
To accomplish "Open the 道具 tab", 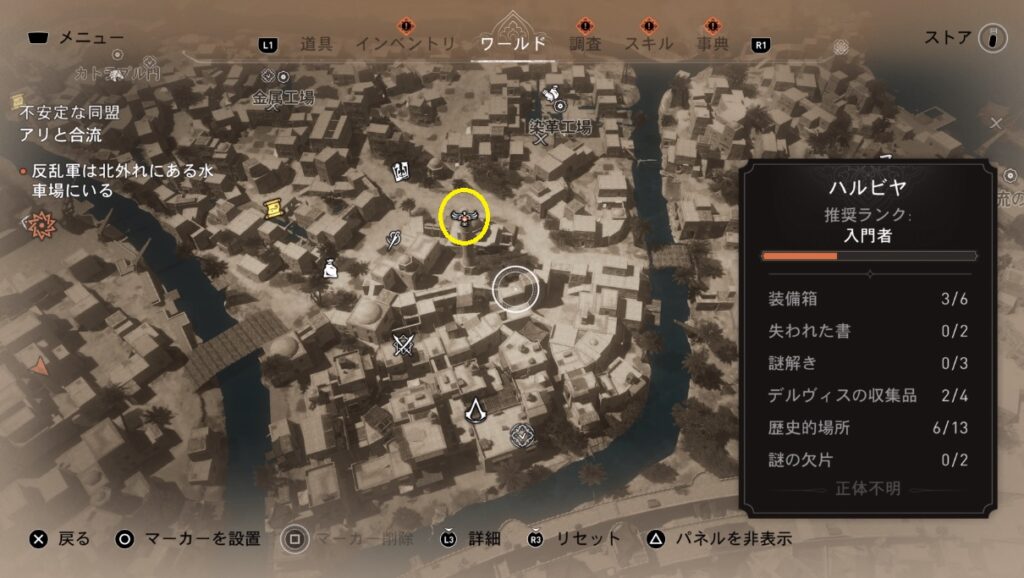I will [x=316, y=44].
